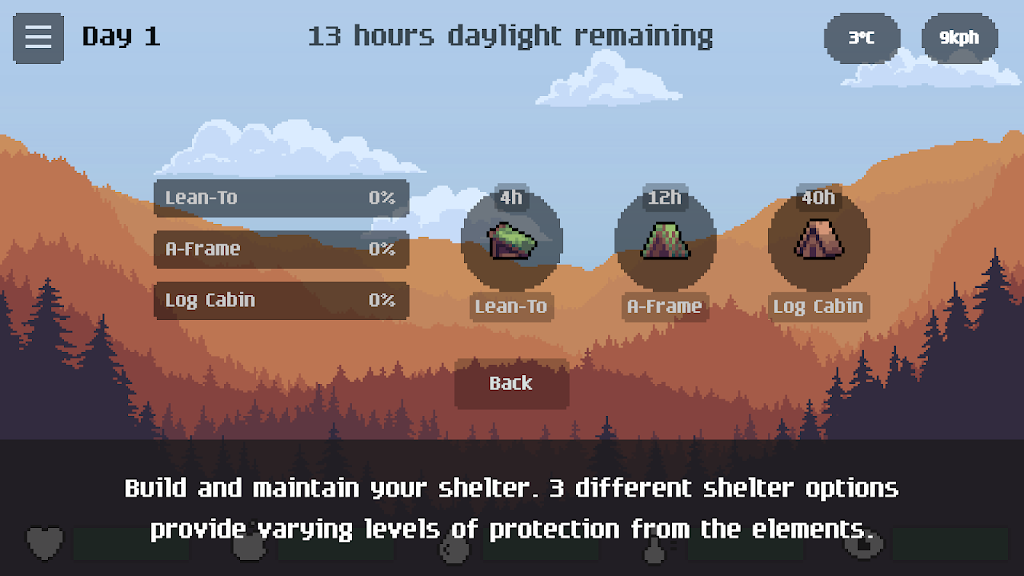The image size is (1024, 576).
Task: Open the hamburger menu
Action: click(38, 38)
